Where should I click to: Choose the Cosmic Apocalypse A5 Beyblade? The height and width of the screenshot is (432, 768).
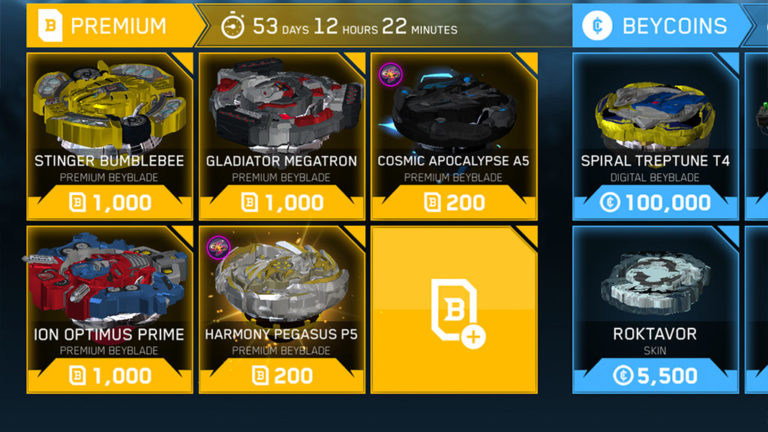(454, 136)
